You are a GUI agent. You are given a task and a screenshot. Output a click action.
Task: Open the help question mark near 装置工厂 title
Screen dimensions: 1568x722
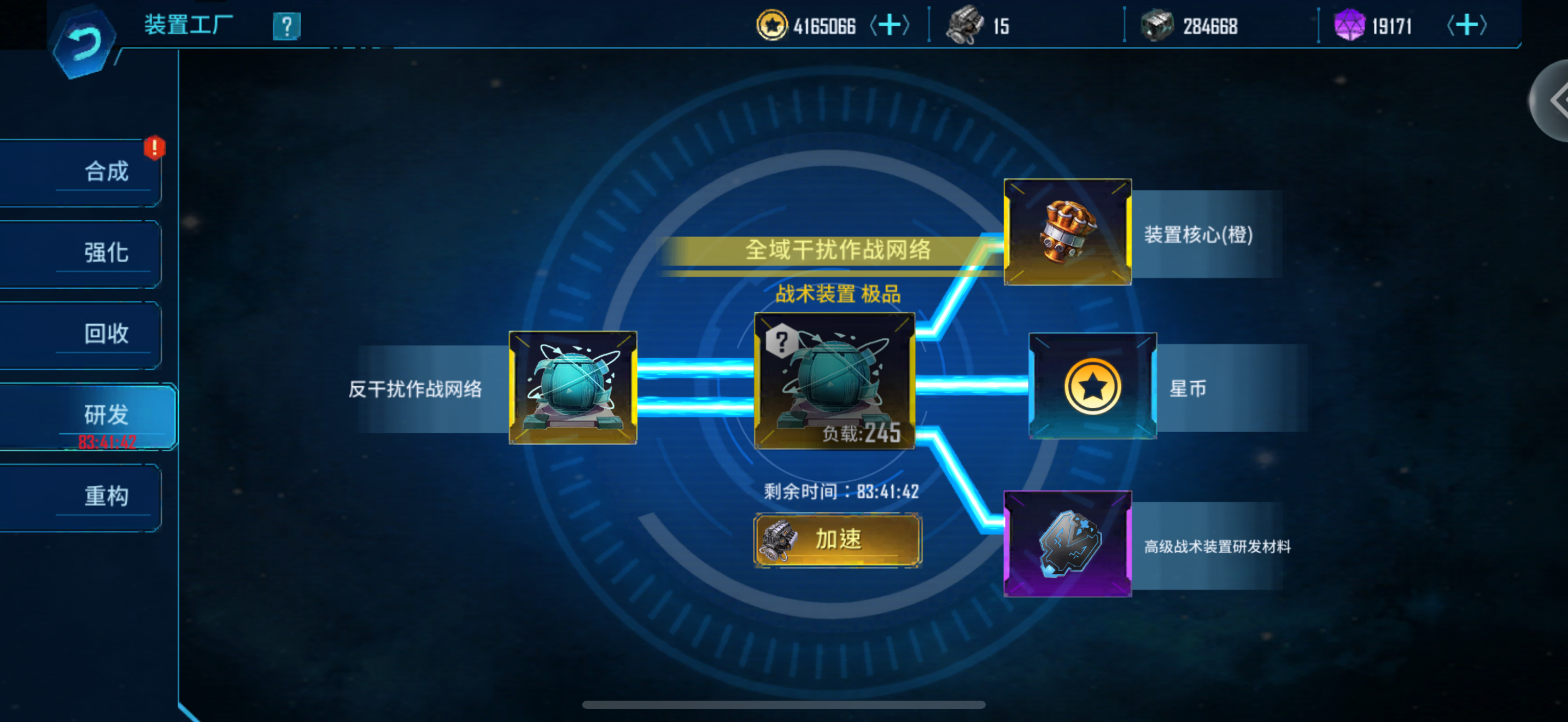[286, 26]
